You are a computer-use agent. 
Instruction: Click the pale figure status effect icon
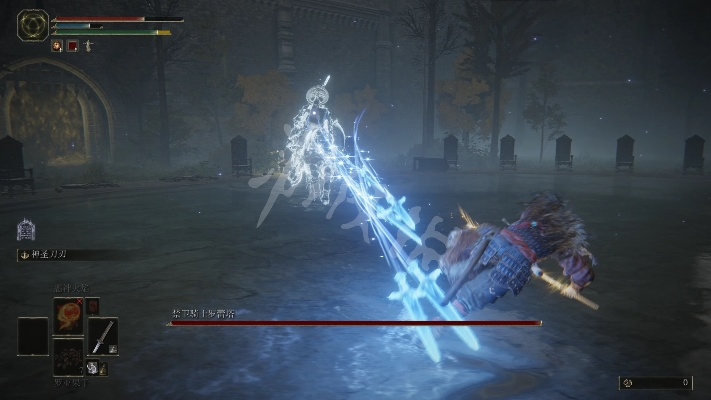point(88,46)
